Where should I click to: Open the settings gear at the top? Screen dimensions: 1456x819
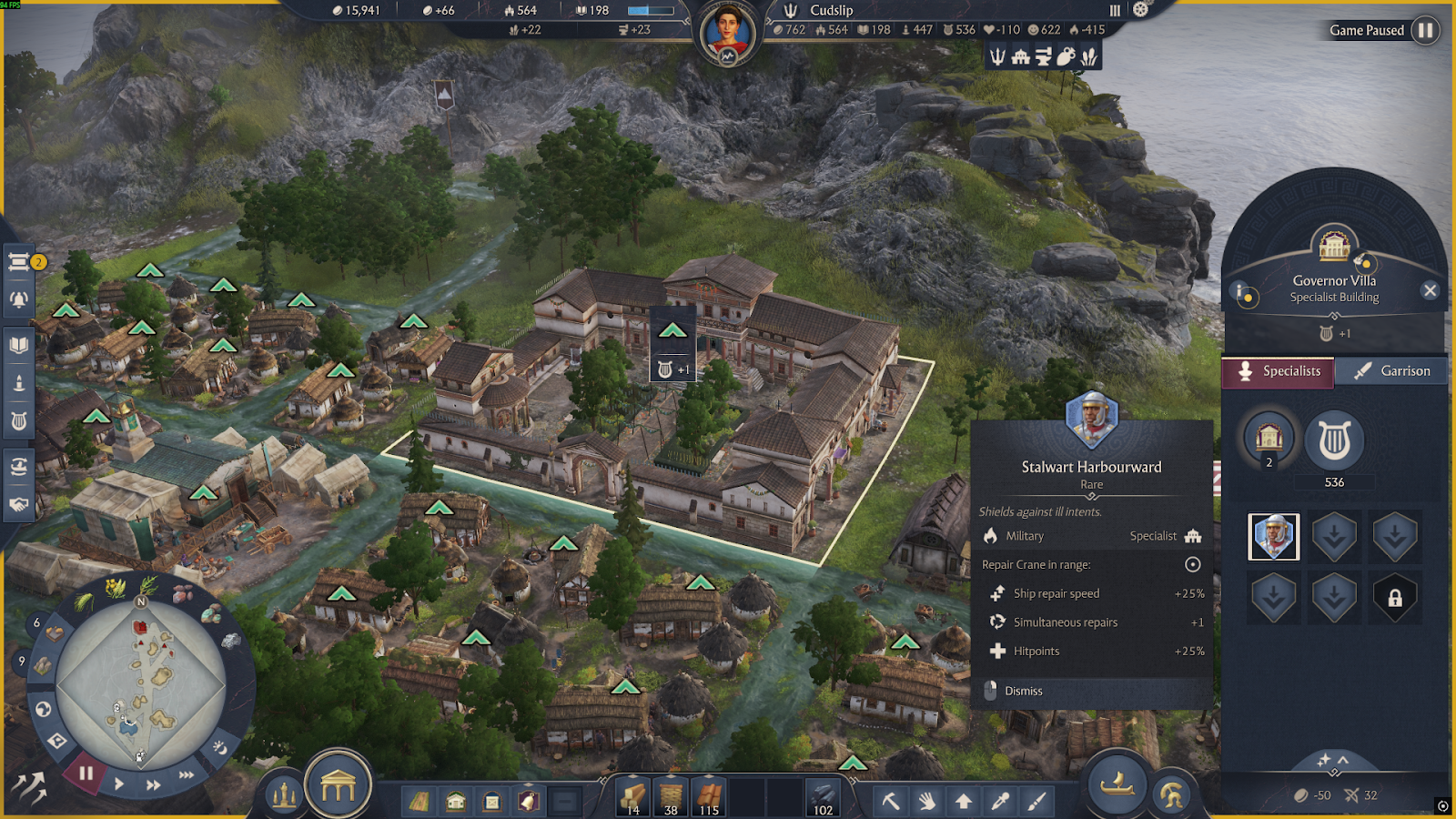(x=1140, y=10)
